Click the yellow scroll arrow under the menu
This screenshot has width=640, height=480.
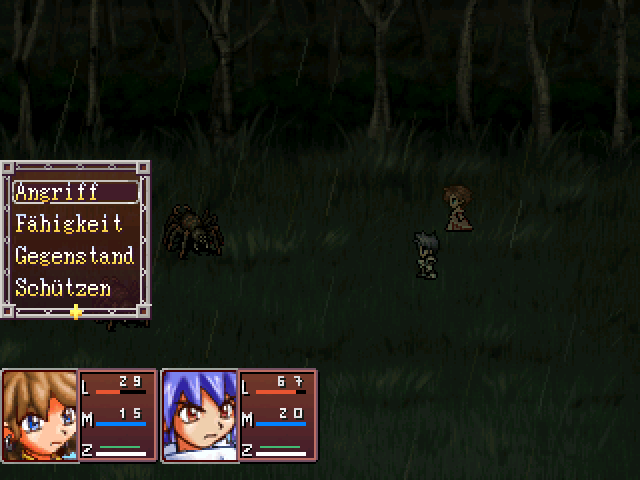(x=76, y=312)
